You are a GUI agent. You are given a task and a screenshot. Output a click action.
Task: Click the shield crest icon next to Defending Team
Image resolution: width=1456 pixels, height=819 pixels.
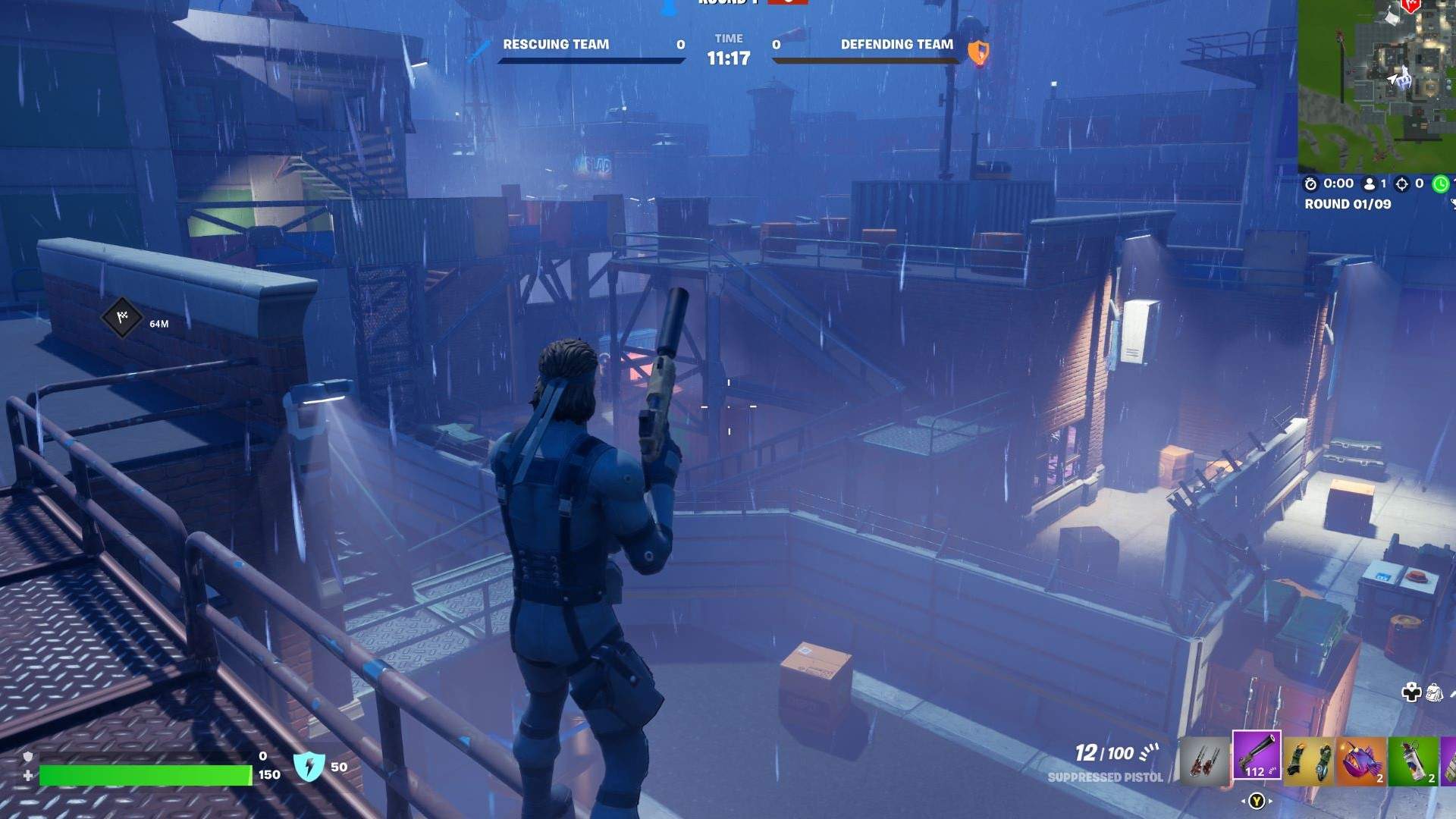(x=979, y=52)
